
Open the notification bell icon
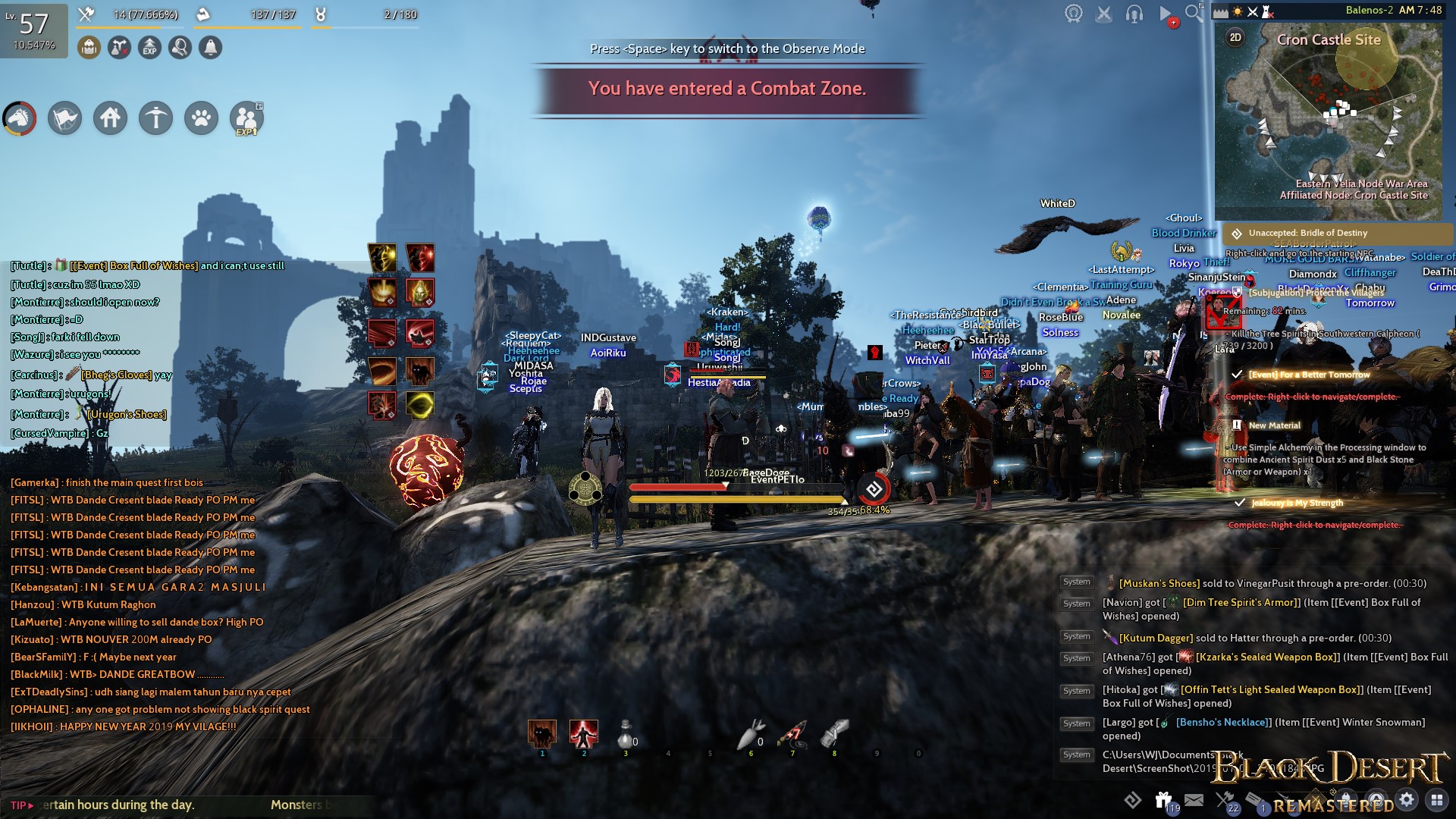[211, 47]
